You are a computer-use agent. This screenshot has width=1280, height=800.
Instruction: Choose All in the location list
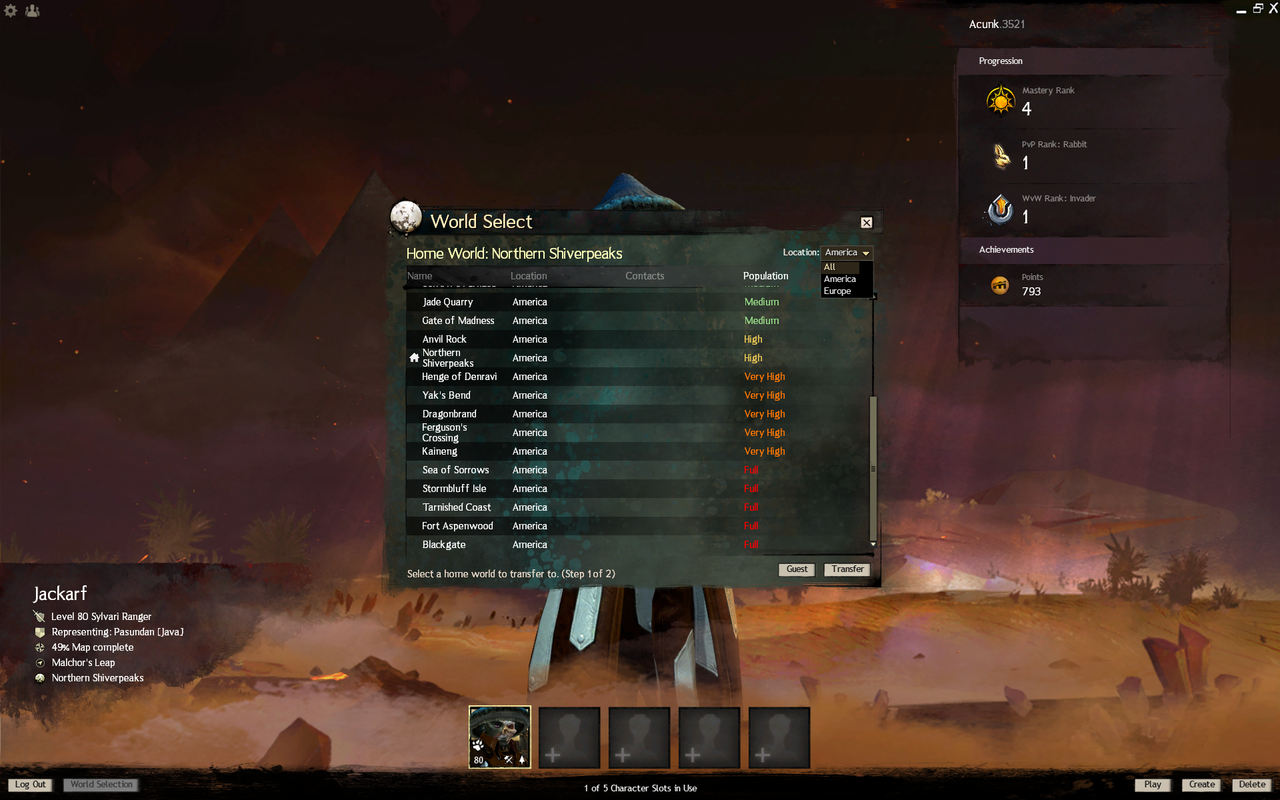click(x=830, y=267)
